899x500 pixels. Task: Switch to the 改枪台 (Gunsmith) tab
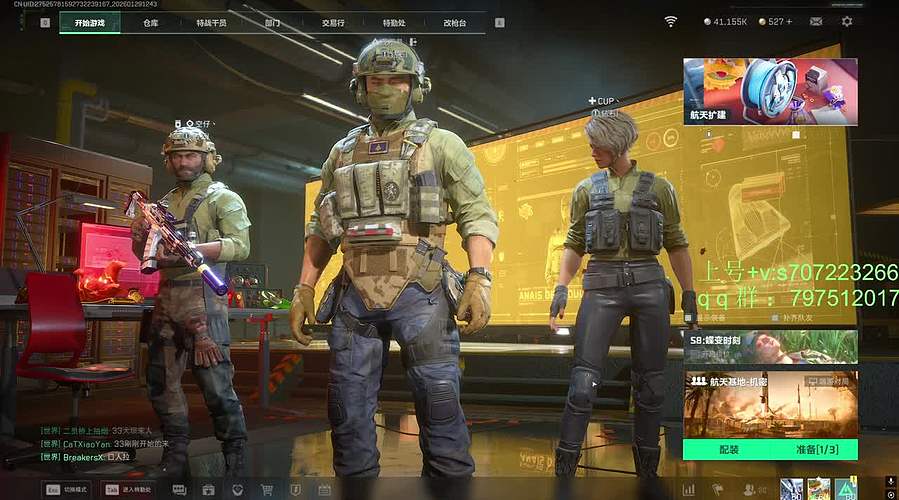455,22
